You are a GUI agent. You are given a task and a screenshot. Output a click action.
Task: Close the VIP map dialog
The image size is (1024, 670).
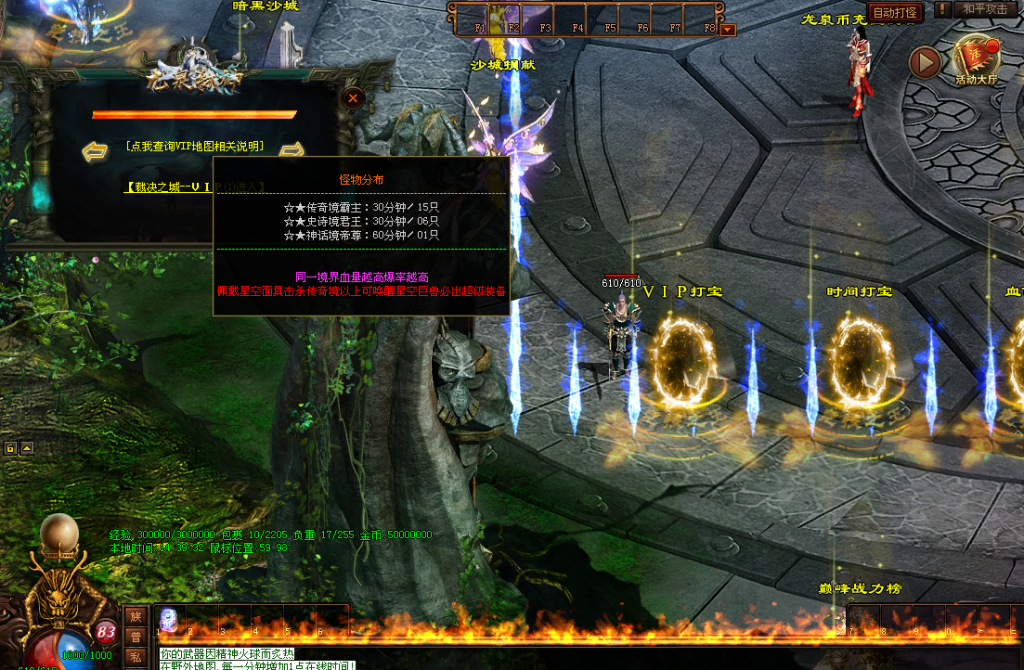tap(352, 98)
